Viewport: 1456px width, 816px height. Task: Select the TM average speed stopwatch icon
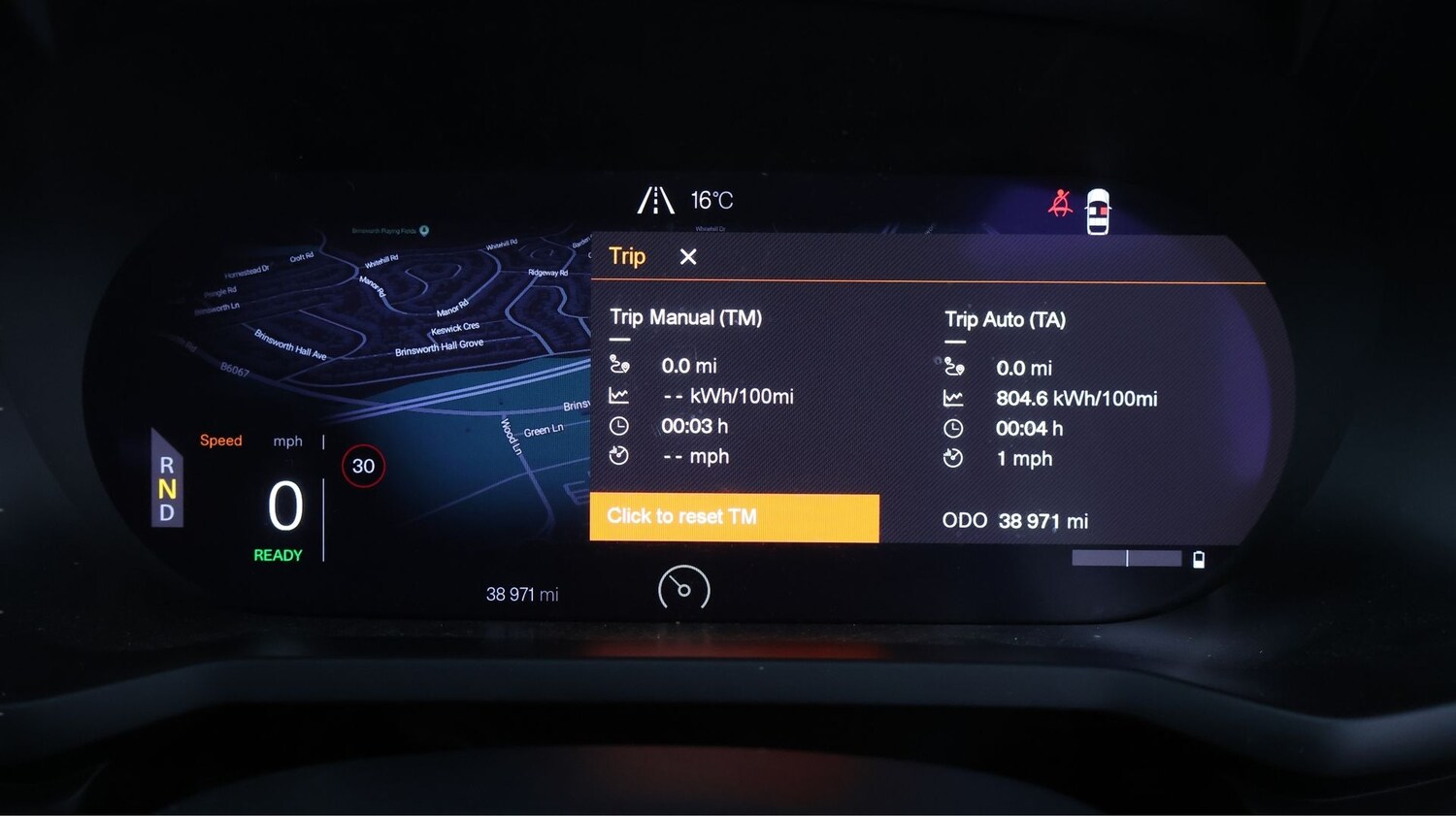pyautogui.click(x=618, y=456)
